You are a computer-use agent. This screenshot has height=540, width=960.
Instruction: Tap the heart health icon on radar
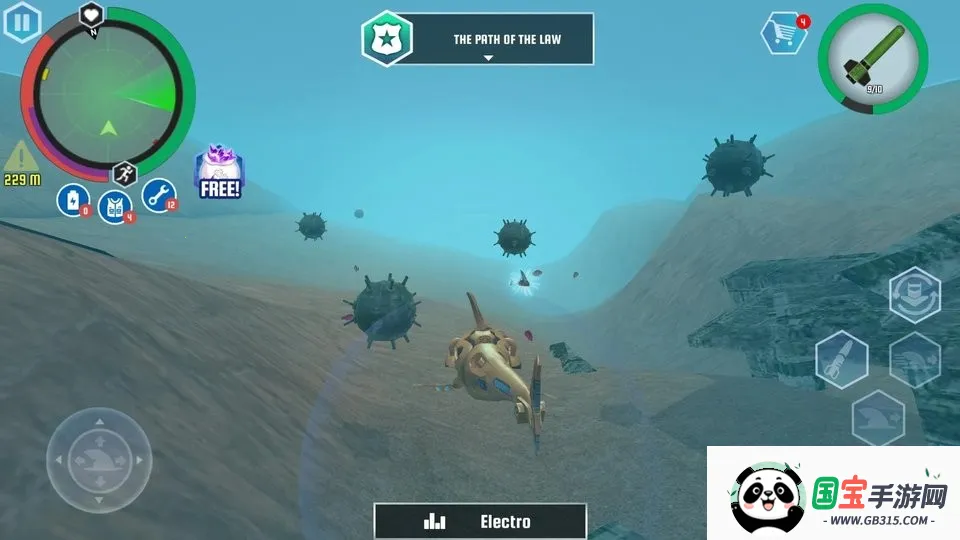(93, 16)
